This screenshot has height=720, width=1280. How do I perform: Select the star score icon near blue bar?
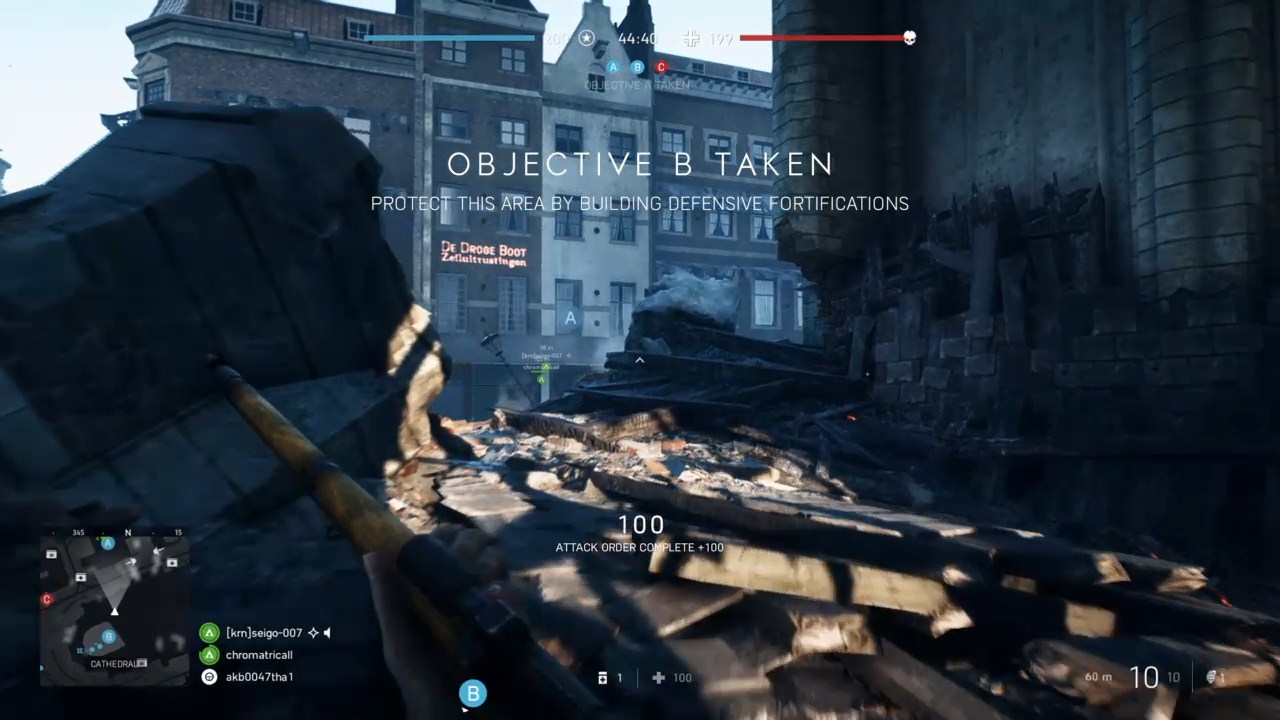584,39
